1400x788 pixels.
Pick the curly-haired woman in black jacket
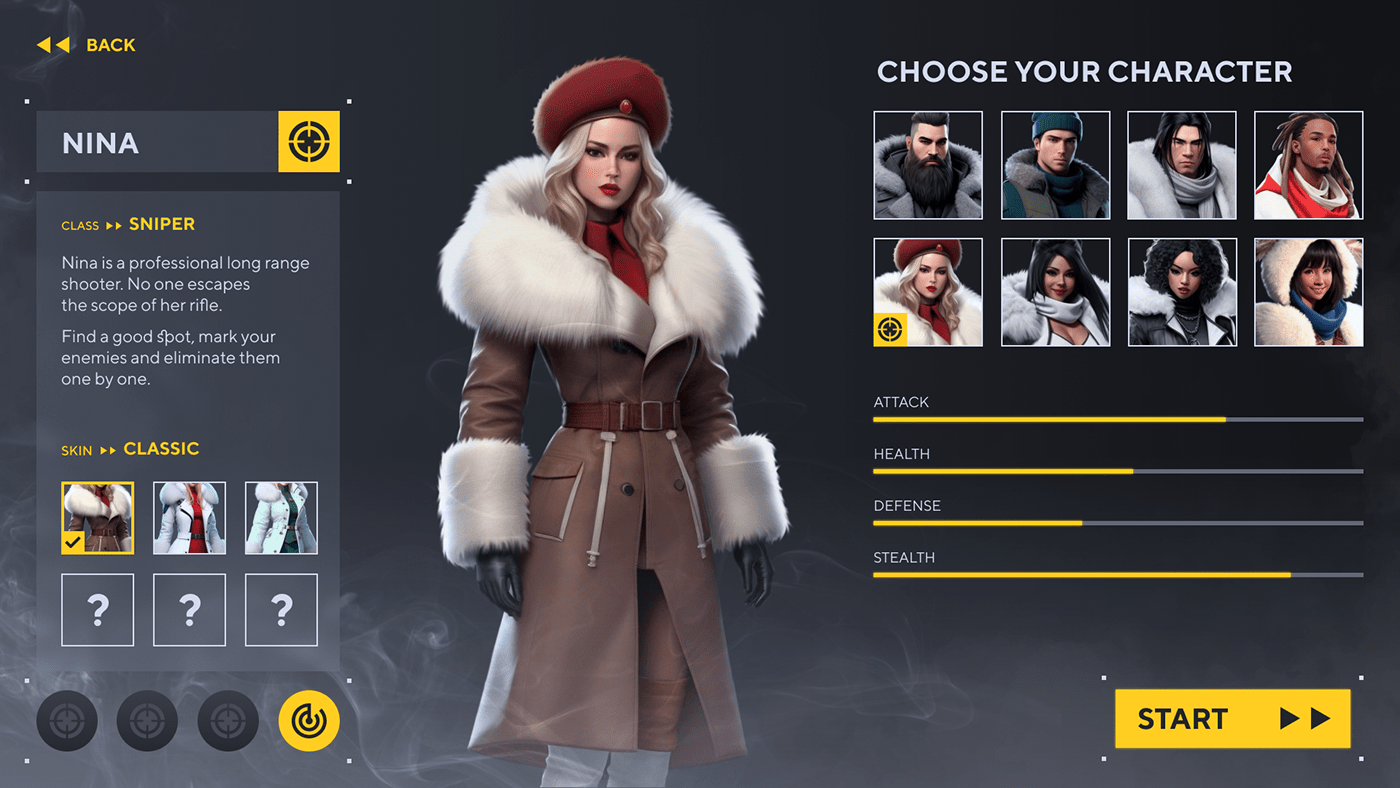point(1182,292)
